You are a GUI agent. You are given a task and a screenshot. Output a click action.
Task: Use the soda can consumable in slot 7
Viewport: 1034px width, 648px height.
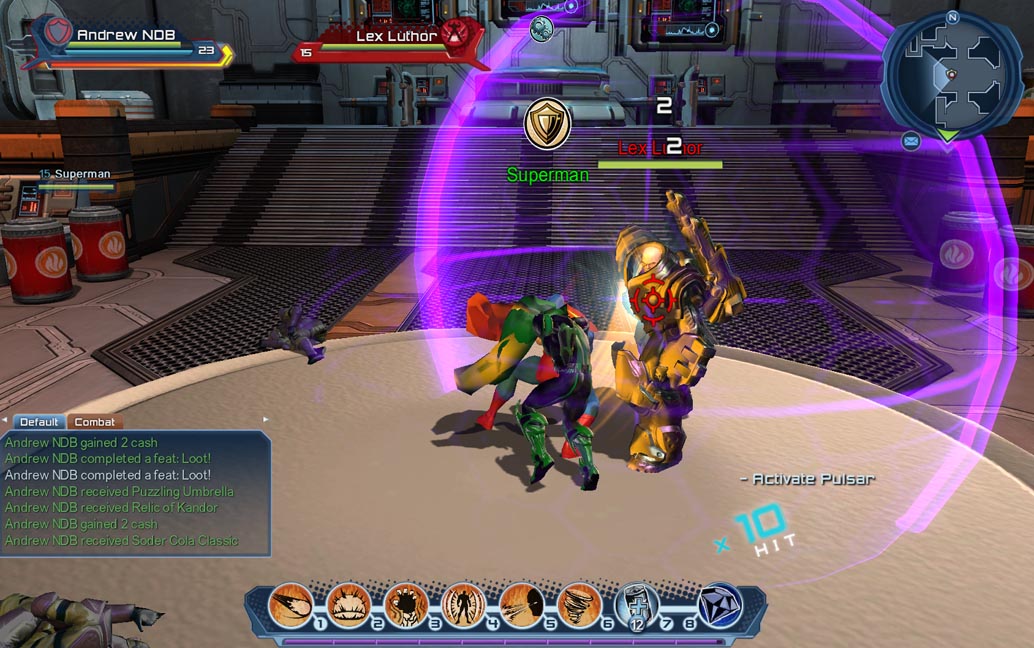coord(636,606)
